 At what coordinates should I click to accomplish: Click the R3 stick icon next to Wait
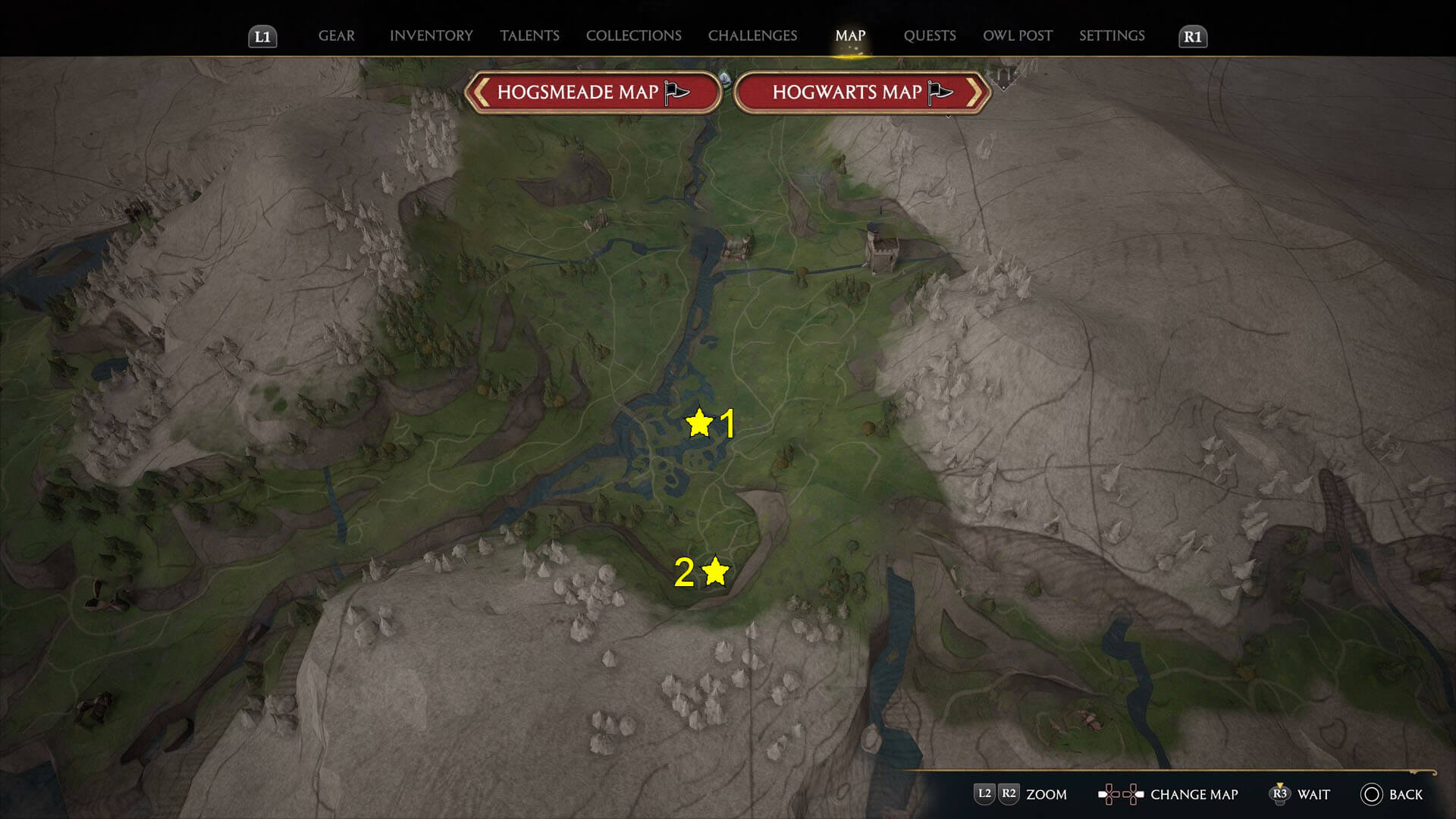(1282, 794)
